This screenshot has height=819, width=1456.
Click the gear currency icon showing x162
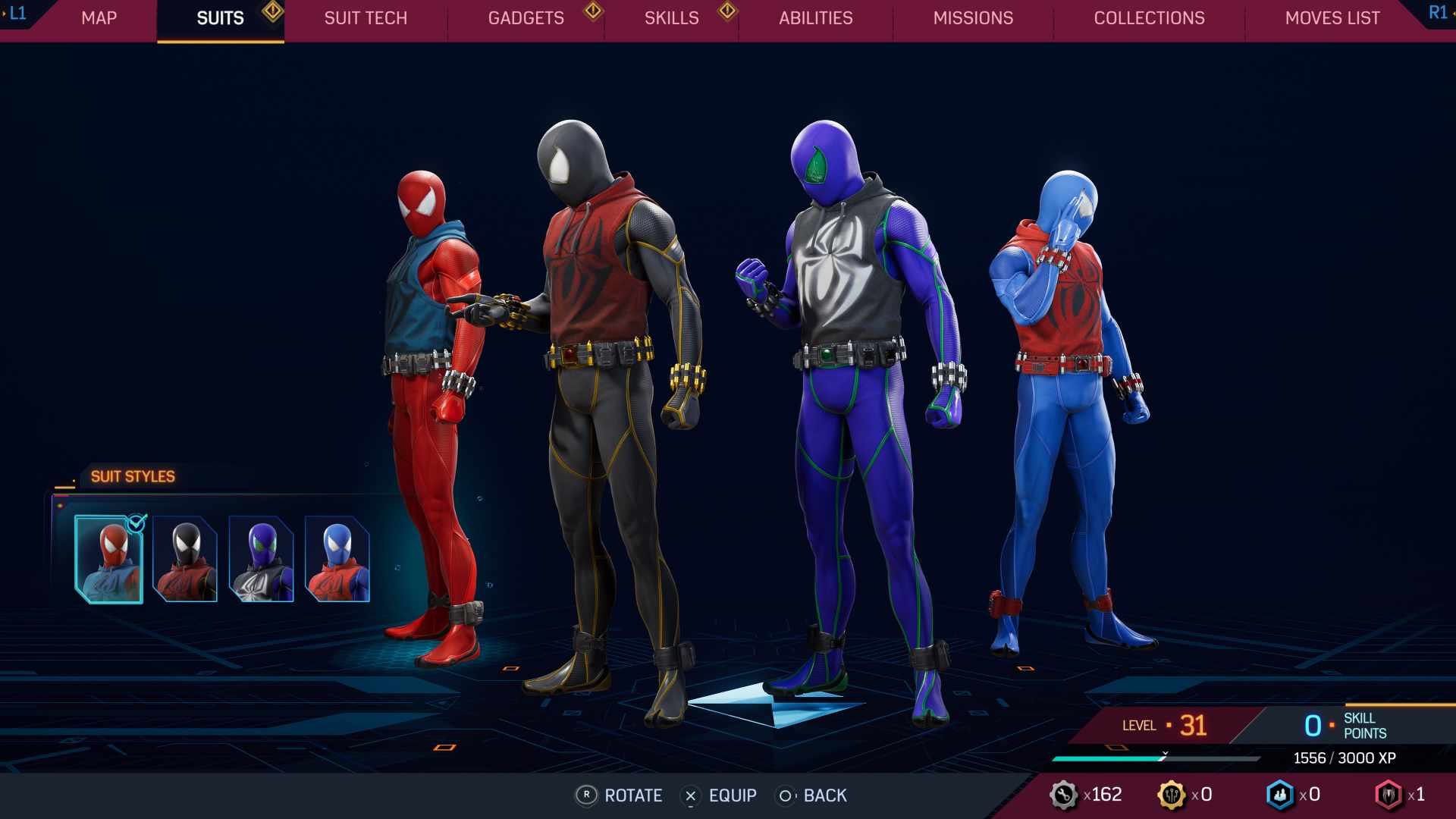[x=1065, y=795]
